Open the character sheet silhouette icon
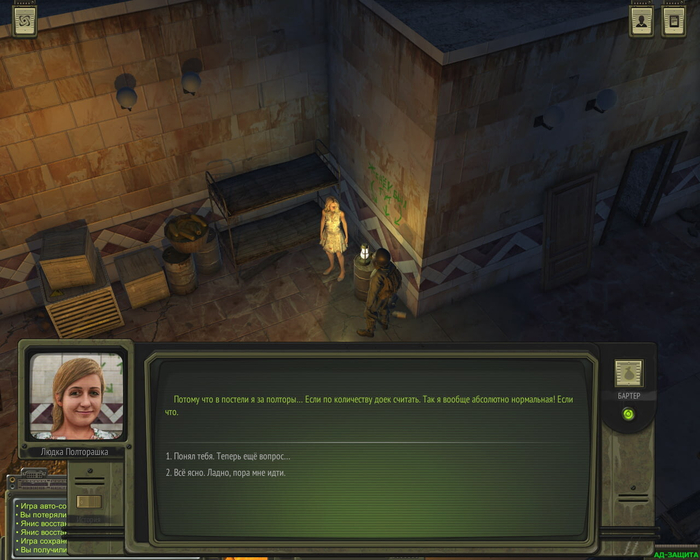Screen dimensions: 700x560 pyautogui.click(x=641, y=20)
